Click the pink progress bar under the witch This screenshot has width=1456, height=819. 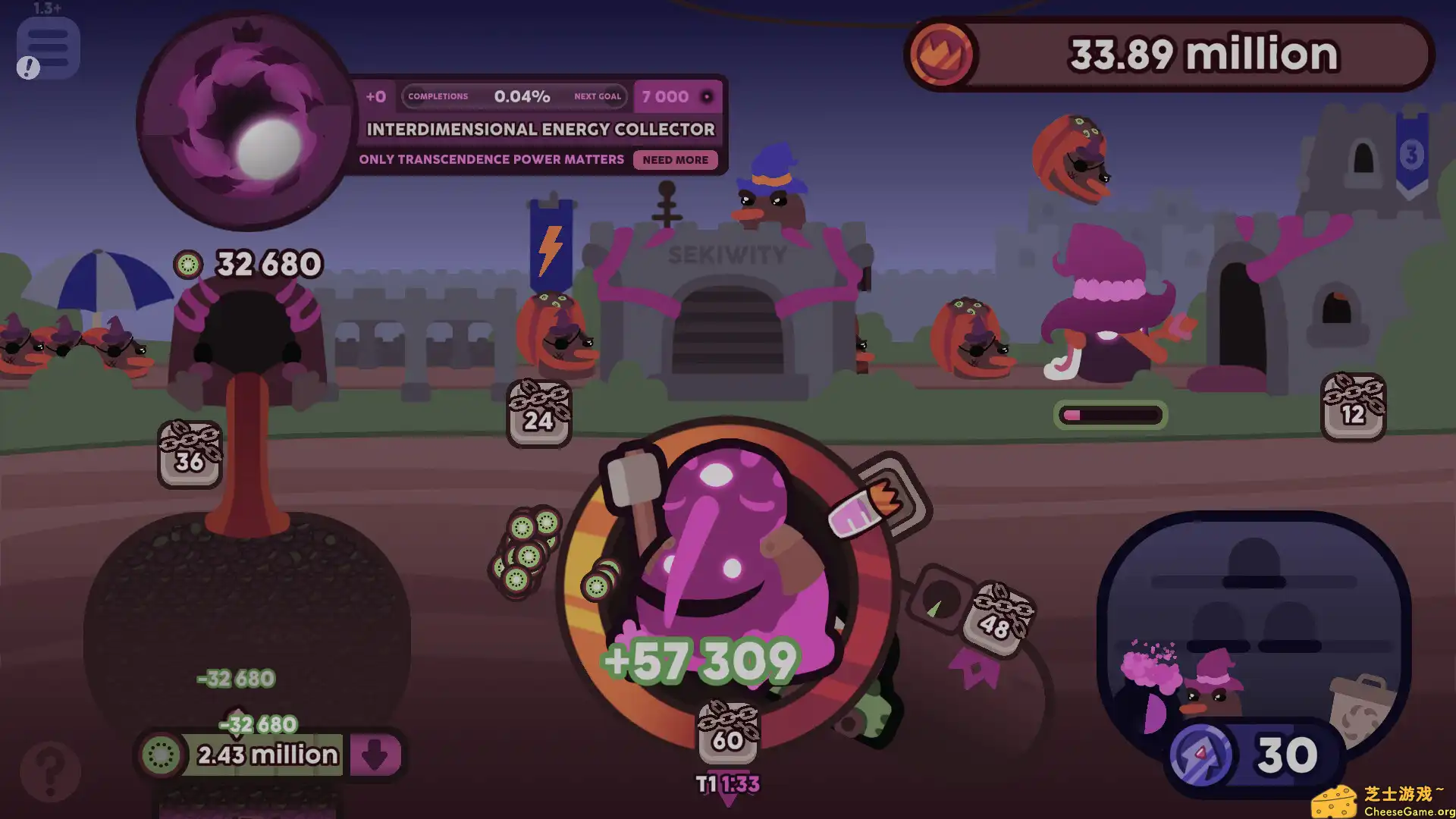coord(1109,415)
